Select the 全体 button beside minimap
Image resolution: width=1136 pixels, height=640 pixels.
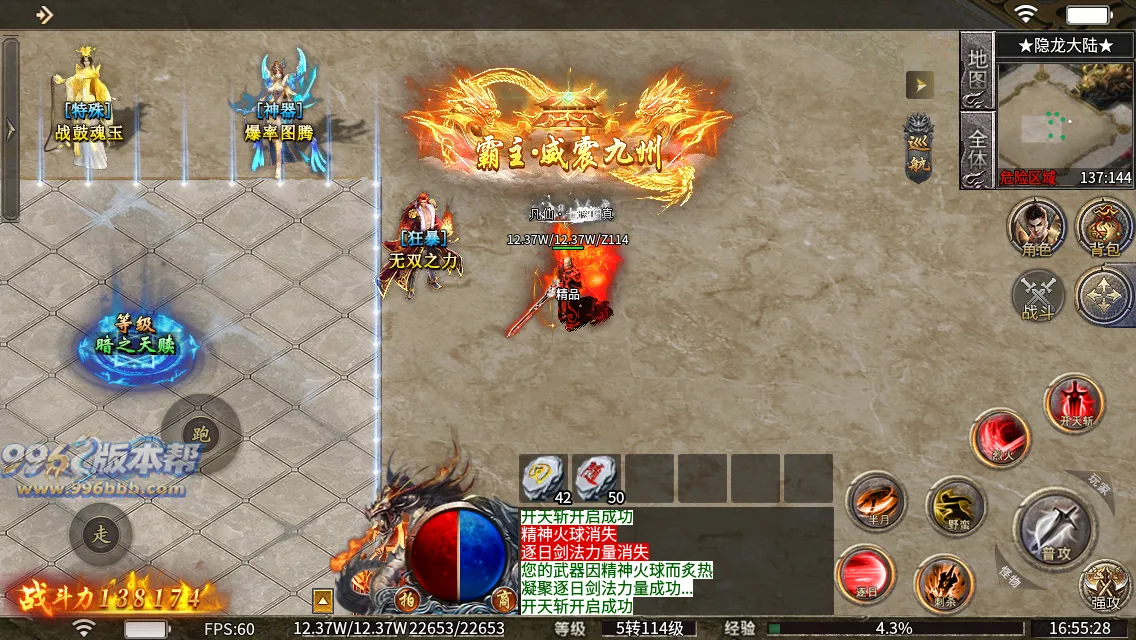976,148
